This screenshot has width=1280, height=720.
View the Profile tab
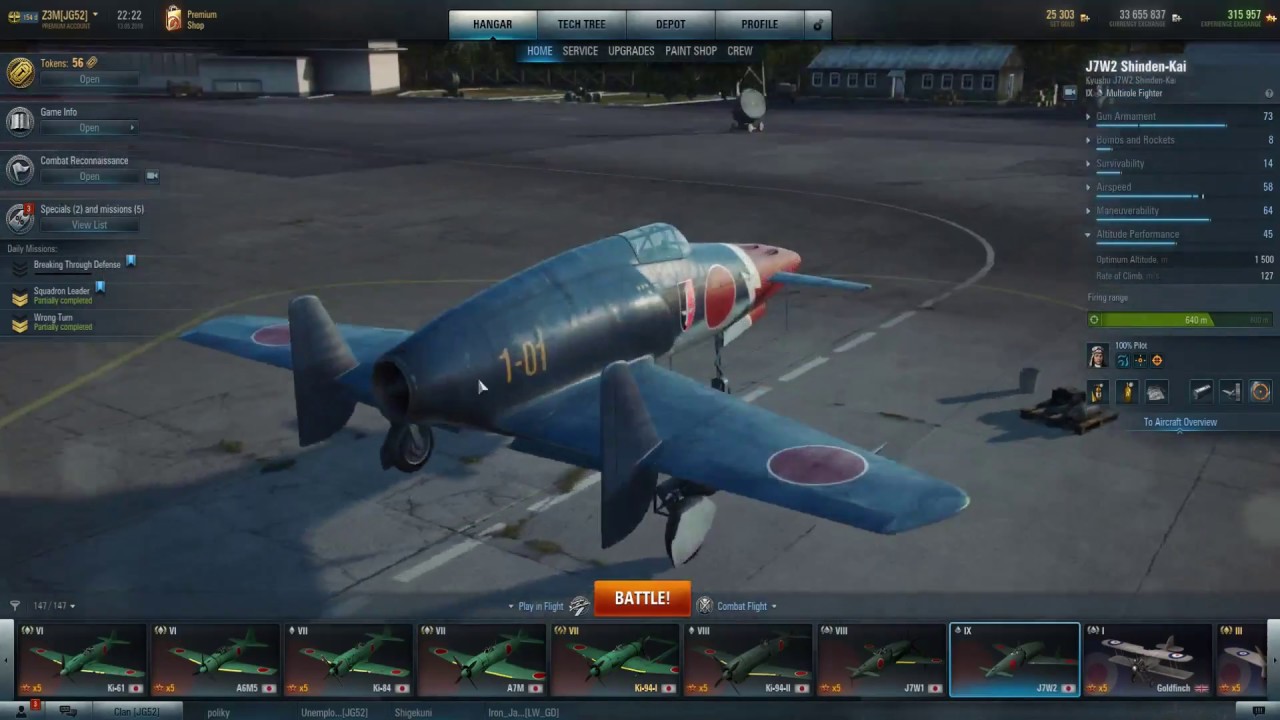(759, 24)
